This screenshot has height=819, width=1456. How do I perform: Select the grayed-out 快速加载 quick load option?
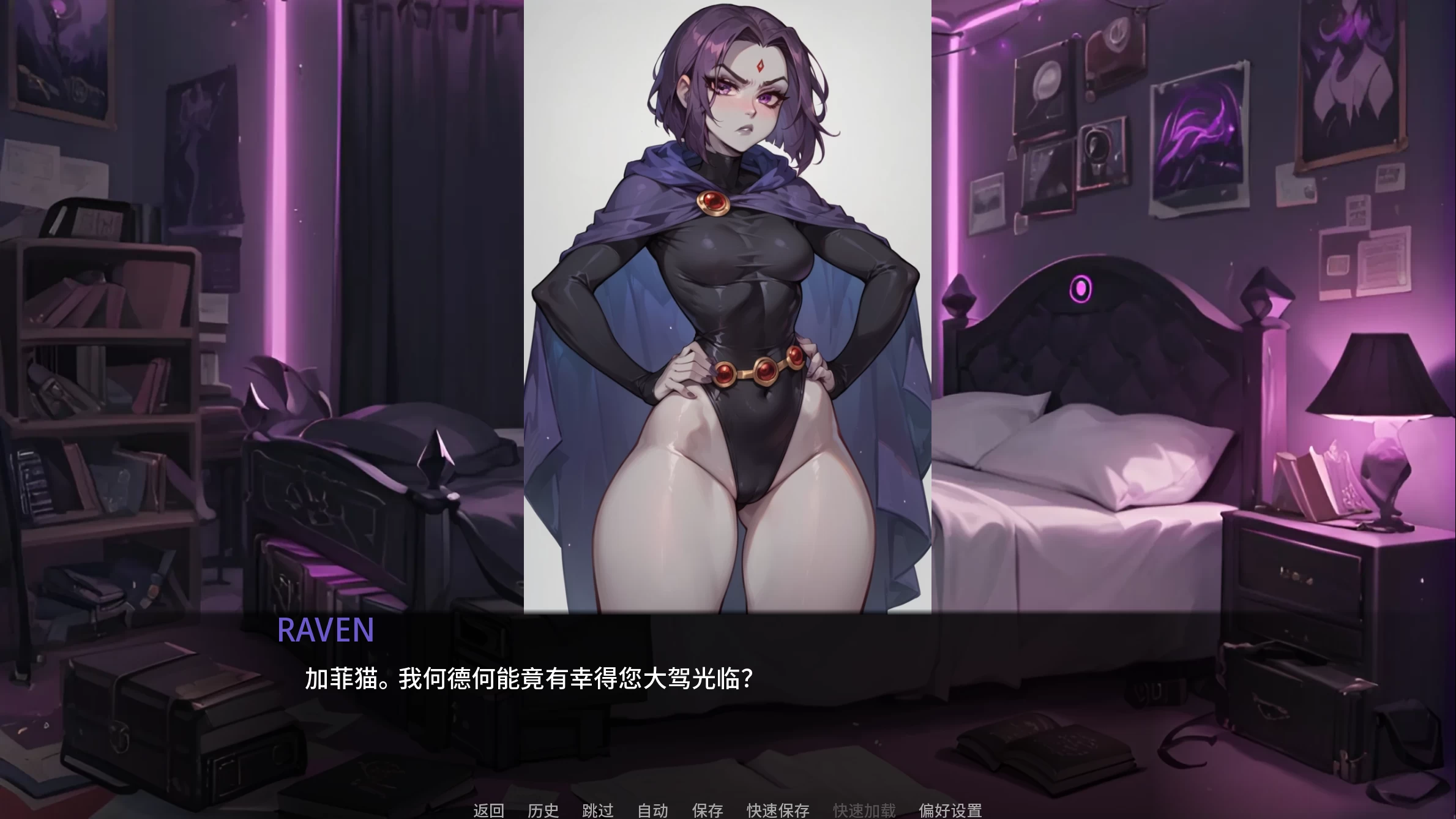coord(863,810)
